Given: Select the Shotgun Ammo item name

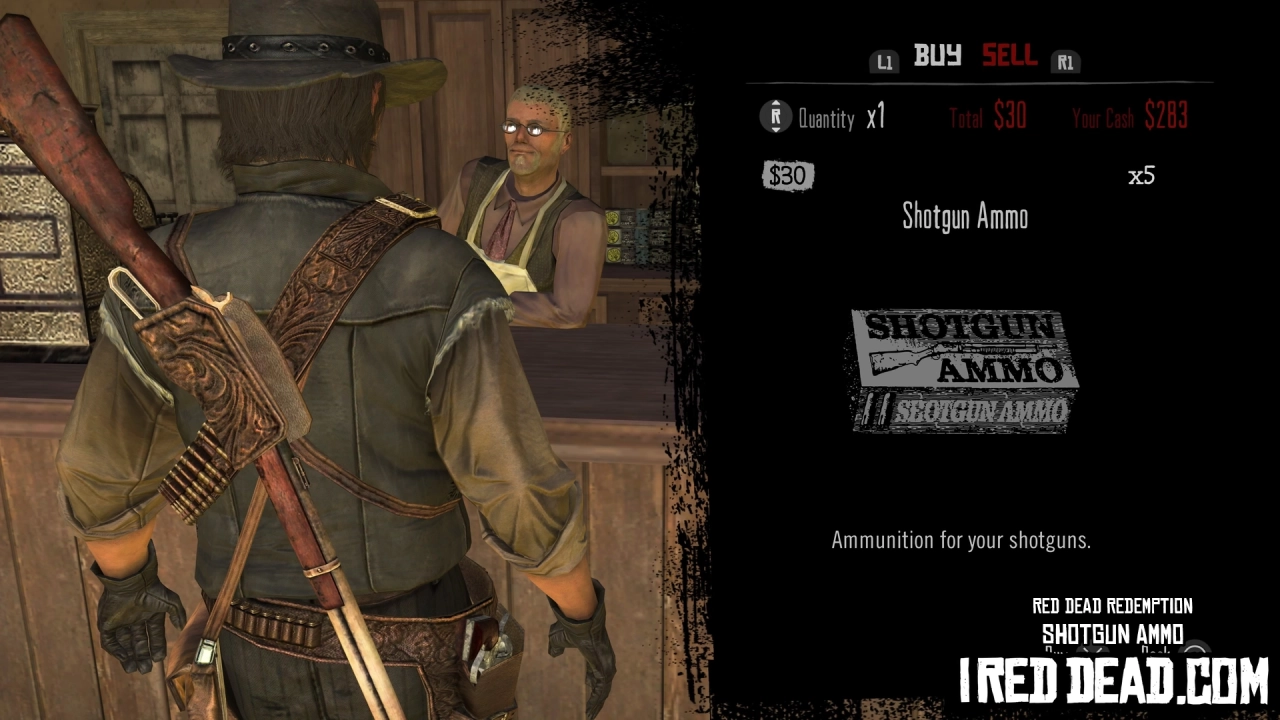Looking at the screenshot, I should pos(965,218).
